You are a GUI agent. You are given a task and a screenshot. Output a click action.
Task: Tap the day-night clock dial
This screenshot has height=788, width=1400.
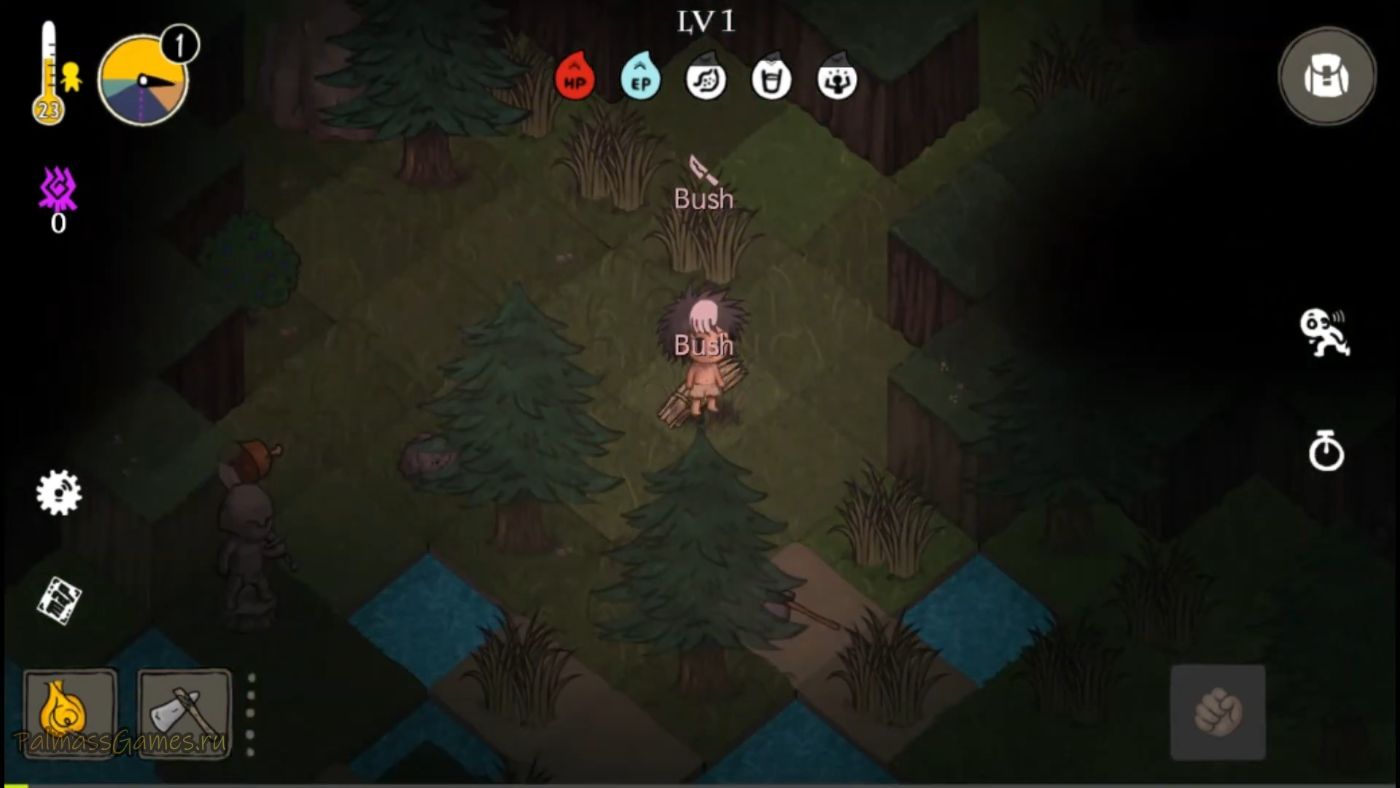(x=143, y=81)
